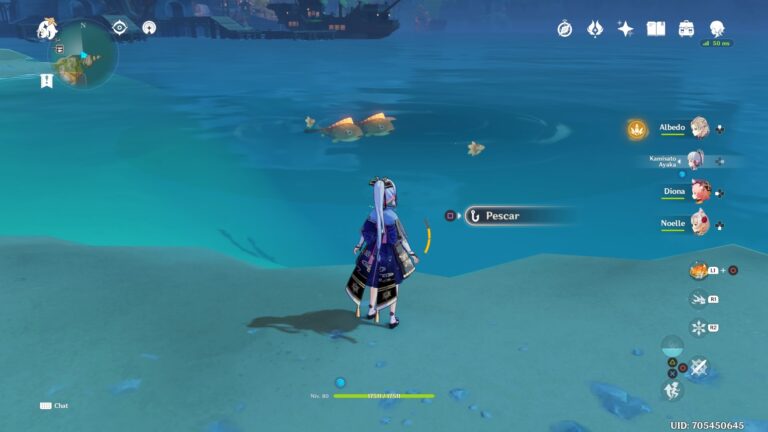This screenshot has height=432, width=768.
Task: Click the golden lotus icon beside Albedo
Action: [636, 128]
